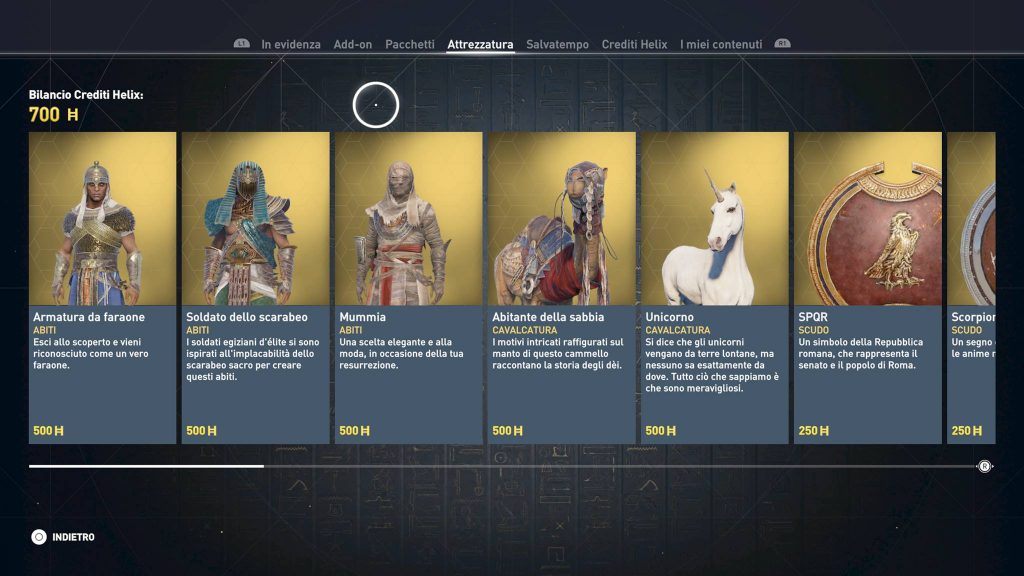Open the Add-on tab
This screenshot has width=1024, height=576.
point(352,44)
